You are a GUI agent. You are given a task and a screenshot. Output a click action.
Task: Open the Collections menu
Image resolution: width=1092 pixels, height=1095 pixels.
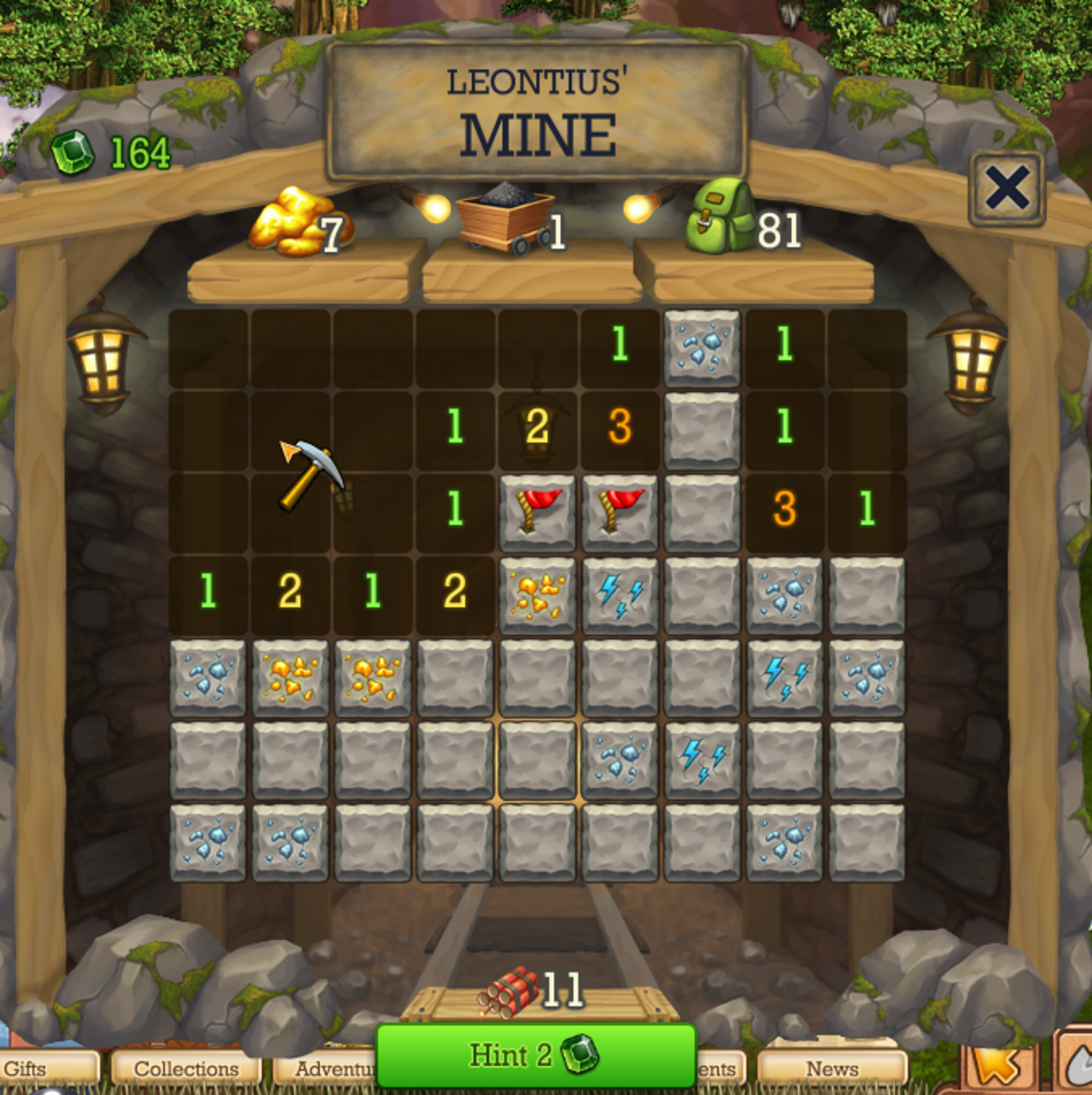point(186,1069)
